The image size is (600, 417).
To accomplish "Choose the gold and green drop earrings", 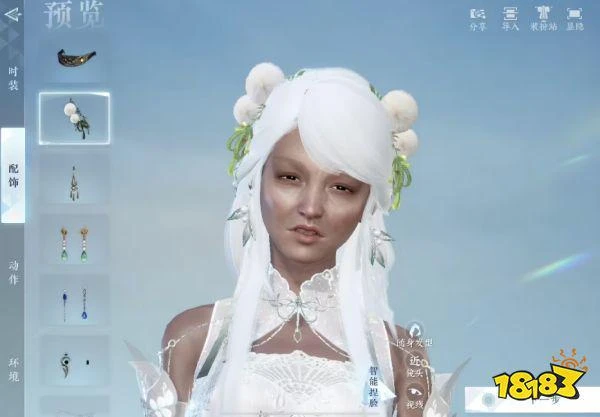I will 75,243.
